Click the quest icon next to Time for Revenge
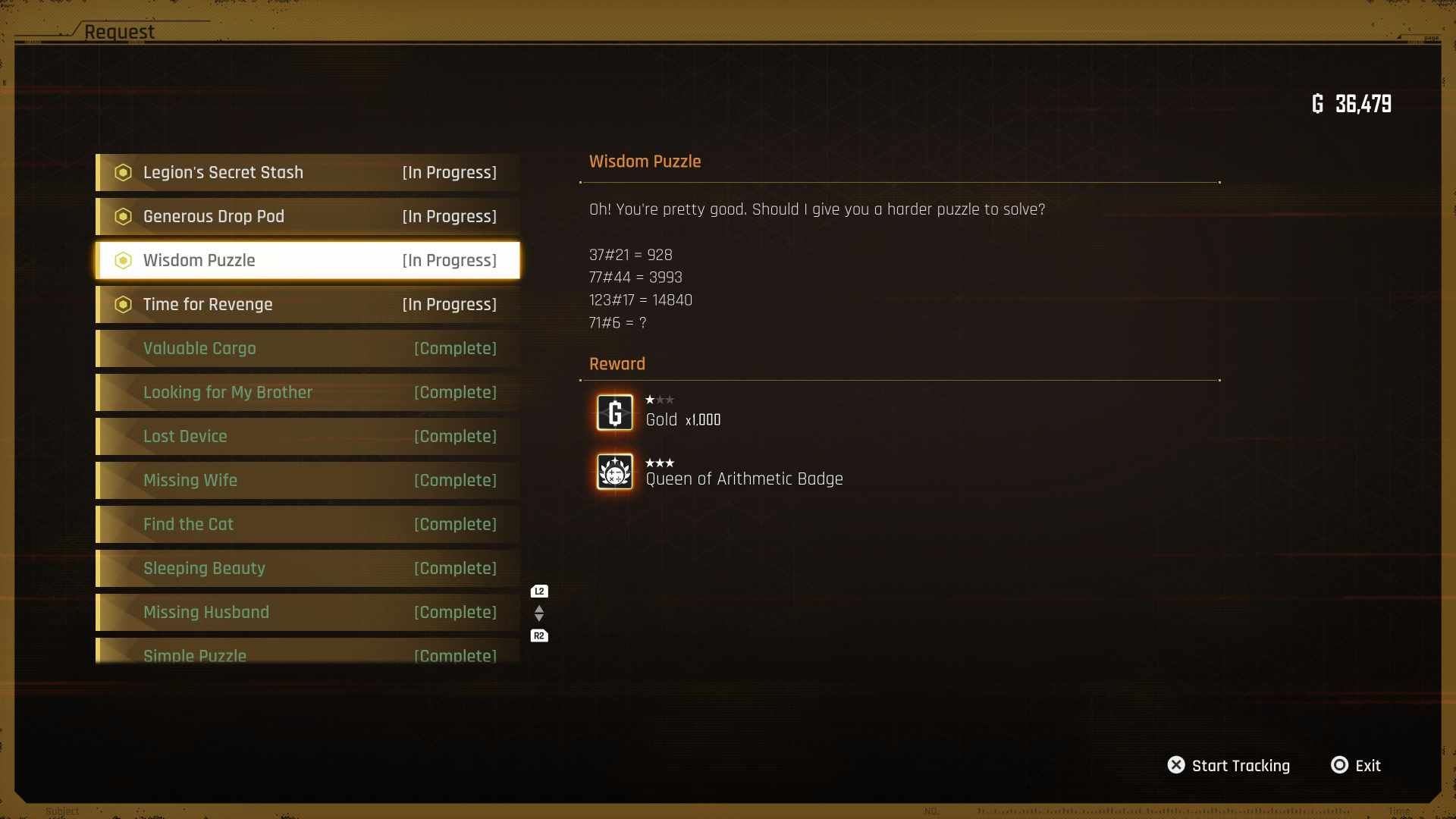The height and width of the screenshot is (819, 1456). 123,304
